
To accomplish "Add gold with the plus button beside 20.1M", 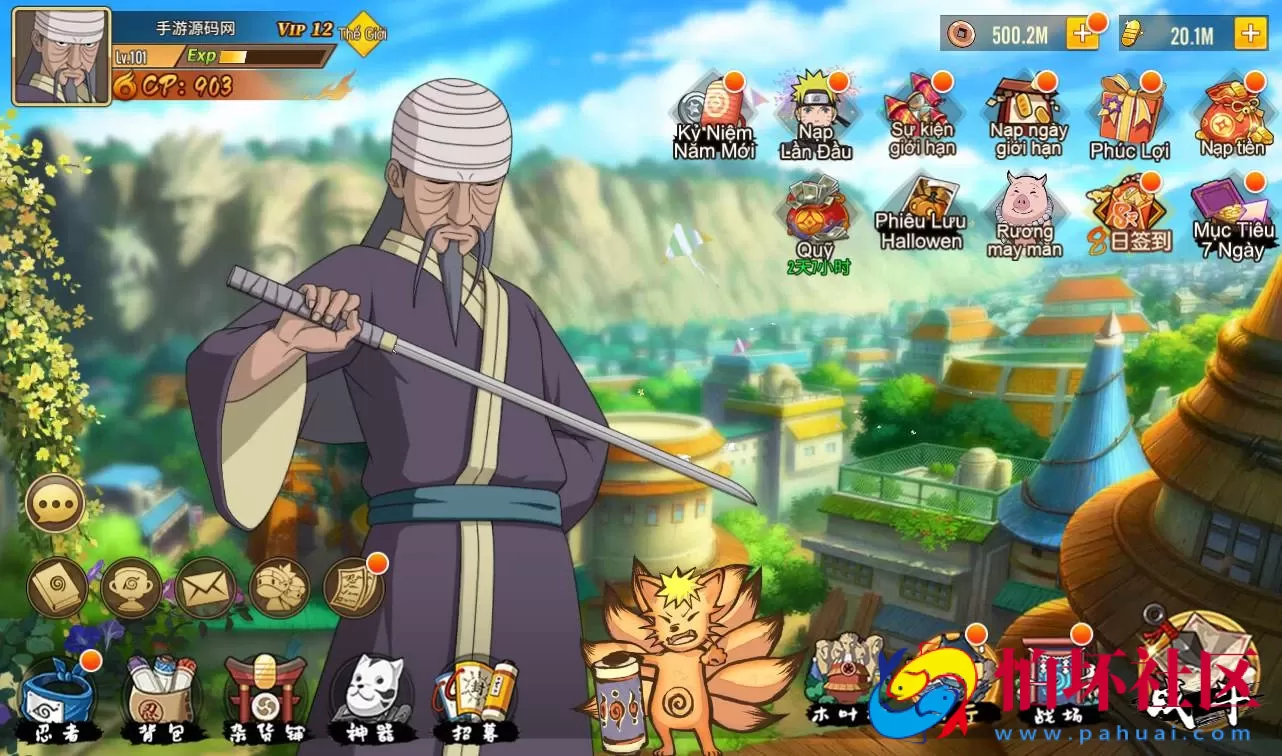I will [1250, 34].
